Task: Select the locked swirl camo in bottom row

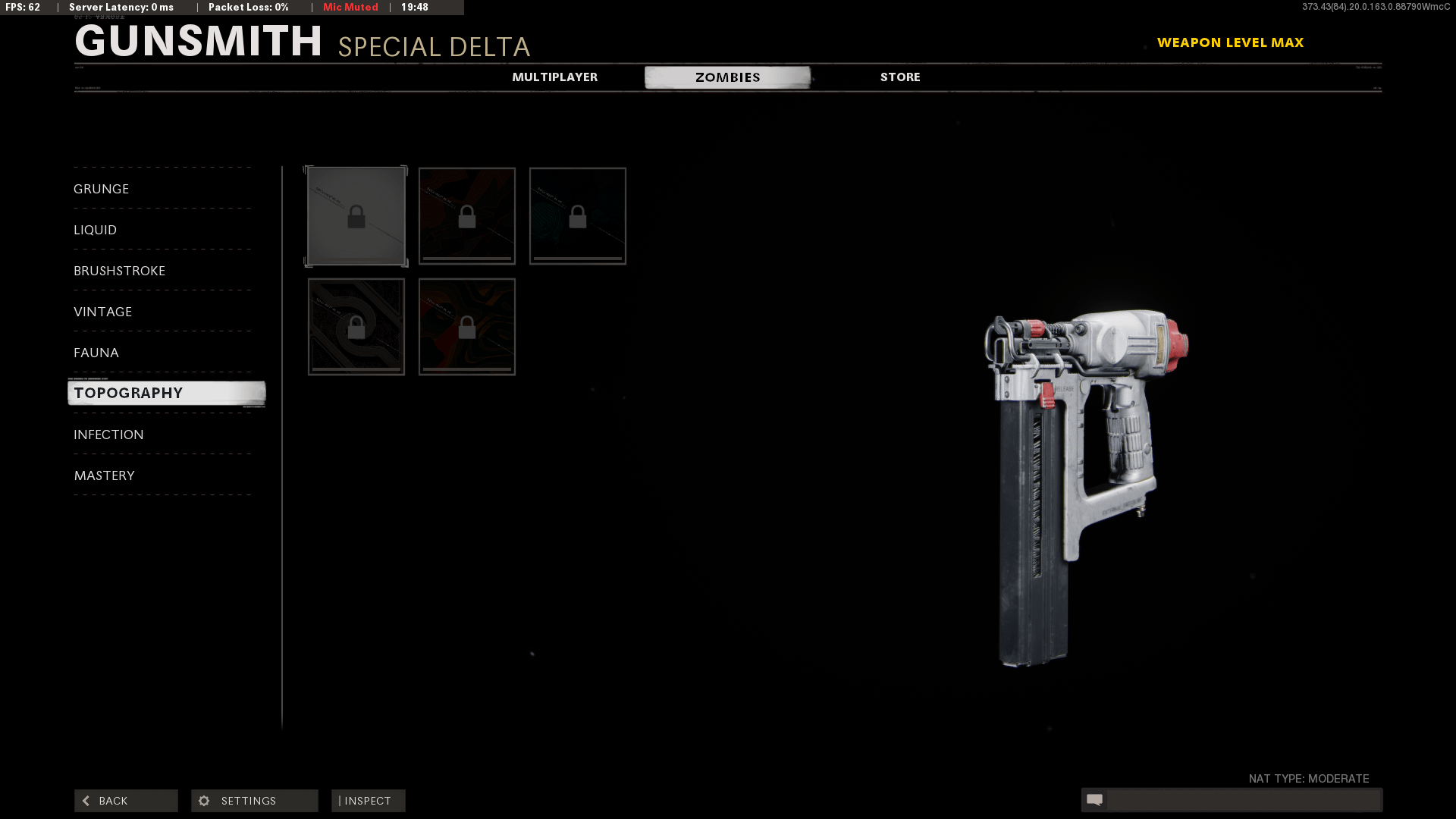Action: (x=466, y=326)
